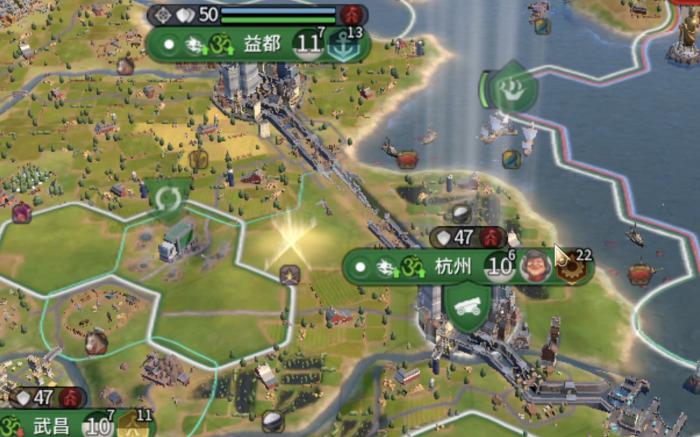Click 杭州's gear production icon
Viewport: 700px width, 437px height.
pyautogui.click(x=573, y=268)
